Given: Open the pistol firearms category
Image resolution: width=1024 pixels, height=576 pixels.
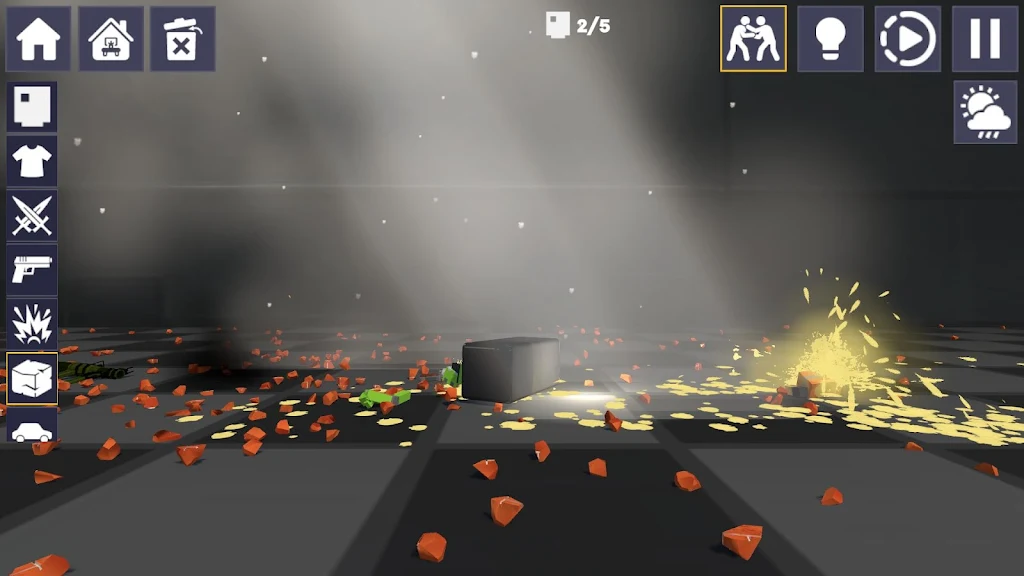Looking at the screenshot, I should click(x=32, y=269).
